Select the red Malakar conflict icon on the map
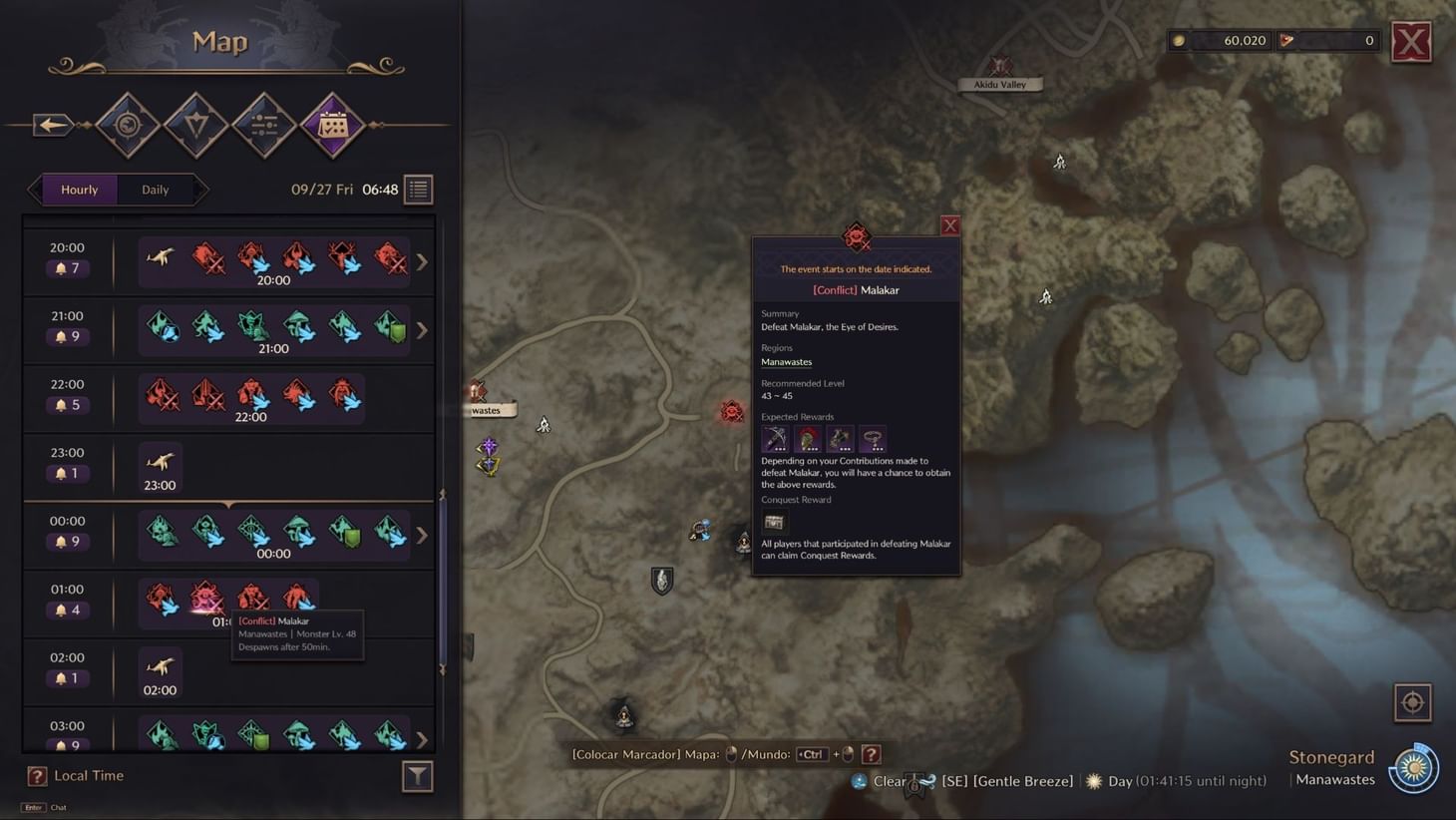Viewport: 1456px width, 820px height. (x=731, y=411)
